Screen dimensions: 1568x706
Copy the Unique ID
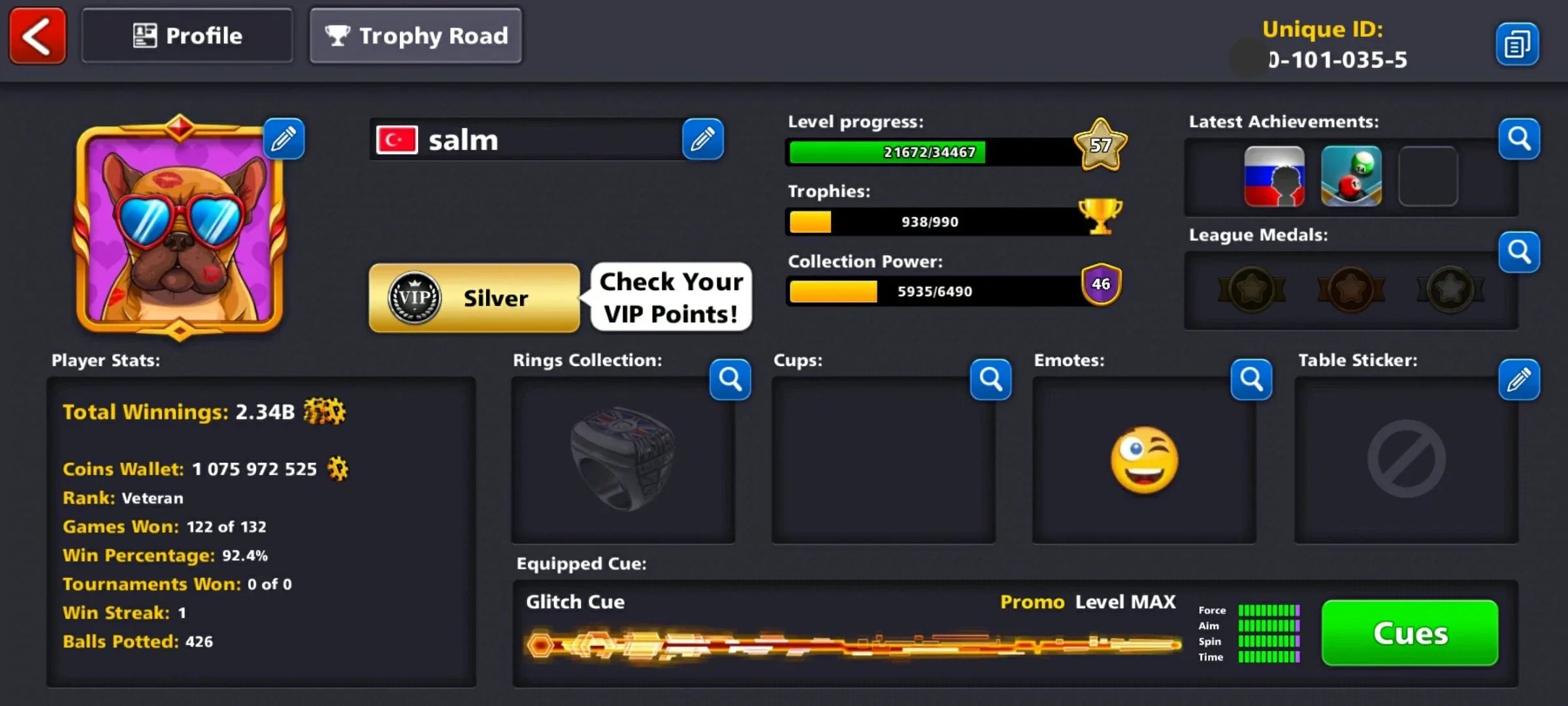(1517, 43)
